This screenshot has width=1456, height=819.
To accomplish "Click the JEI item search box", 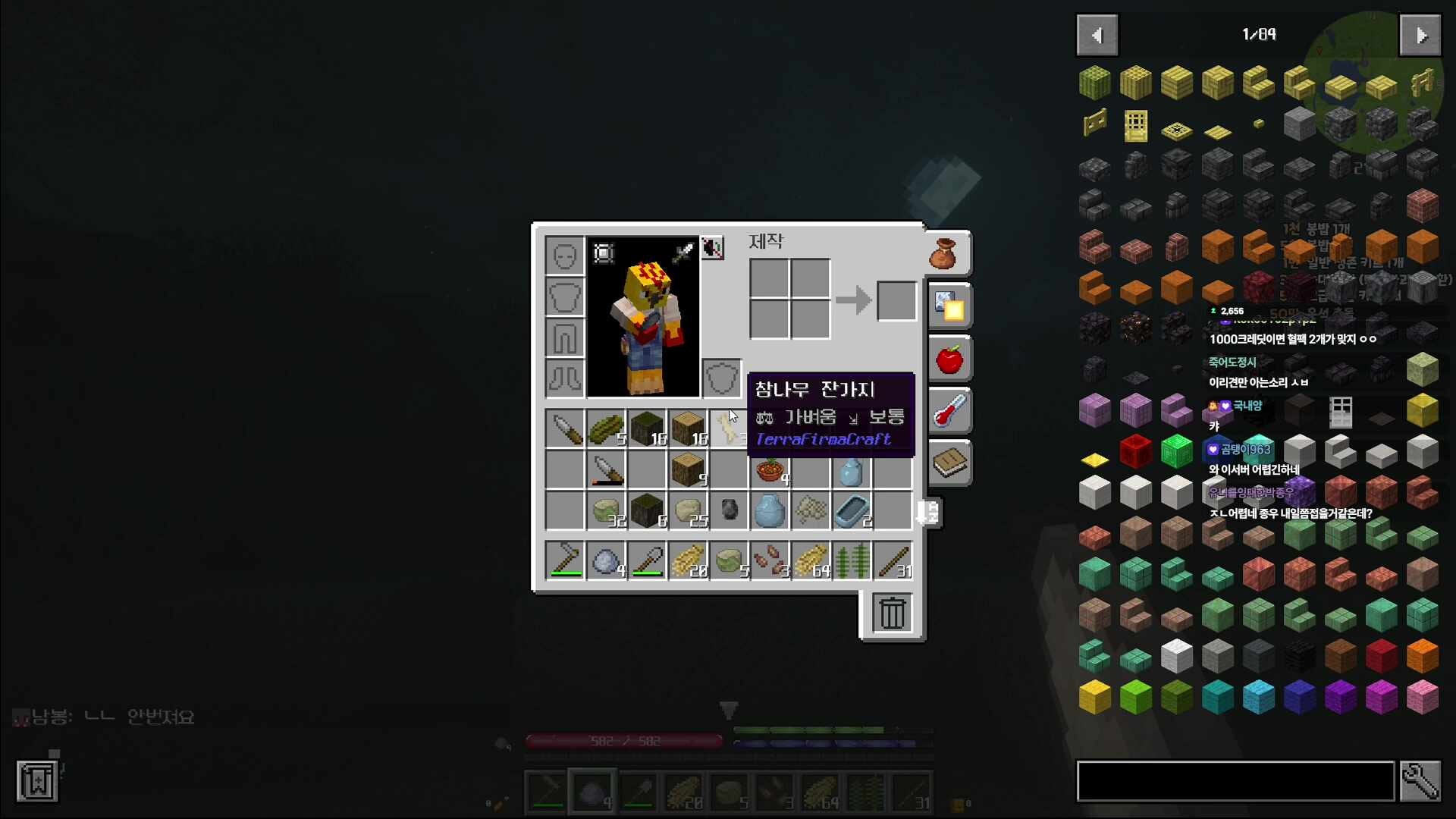I will coord(1235,781).
